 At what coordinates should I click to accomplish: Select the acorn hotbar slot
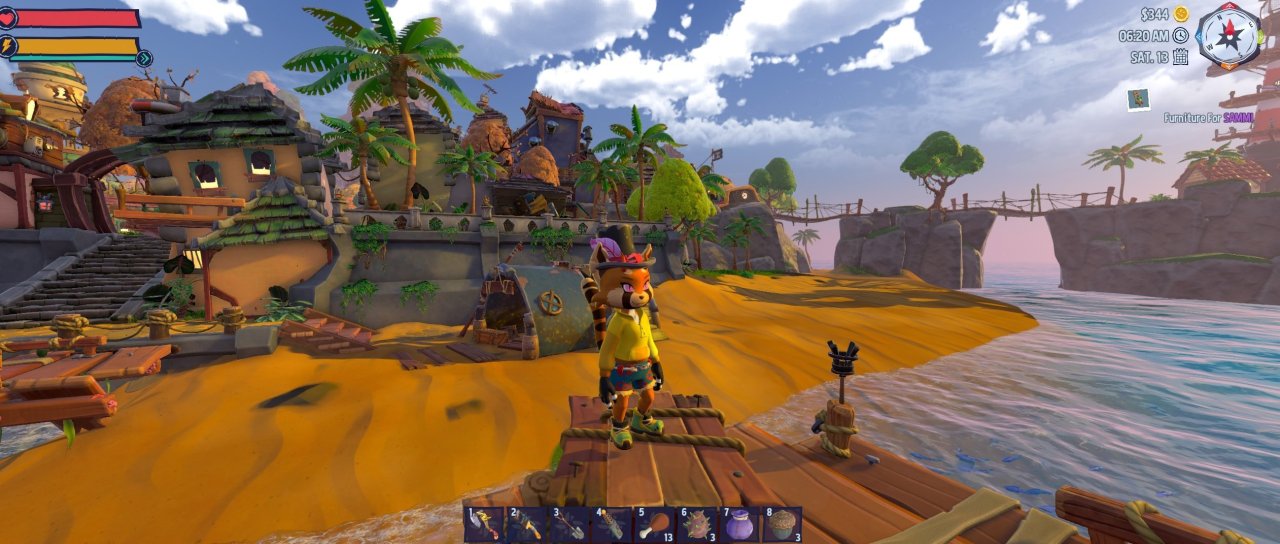click(784, 525)
